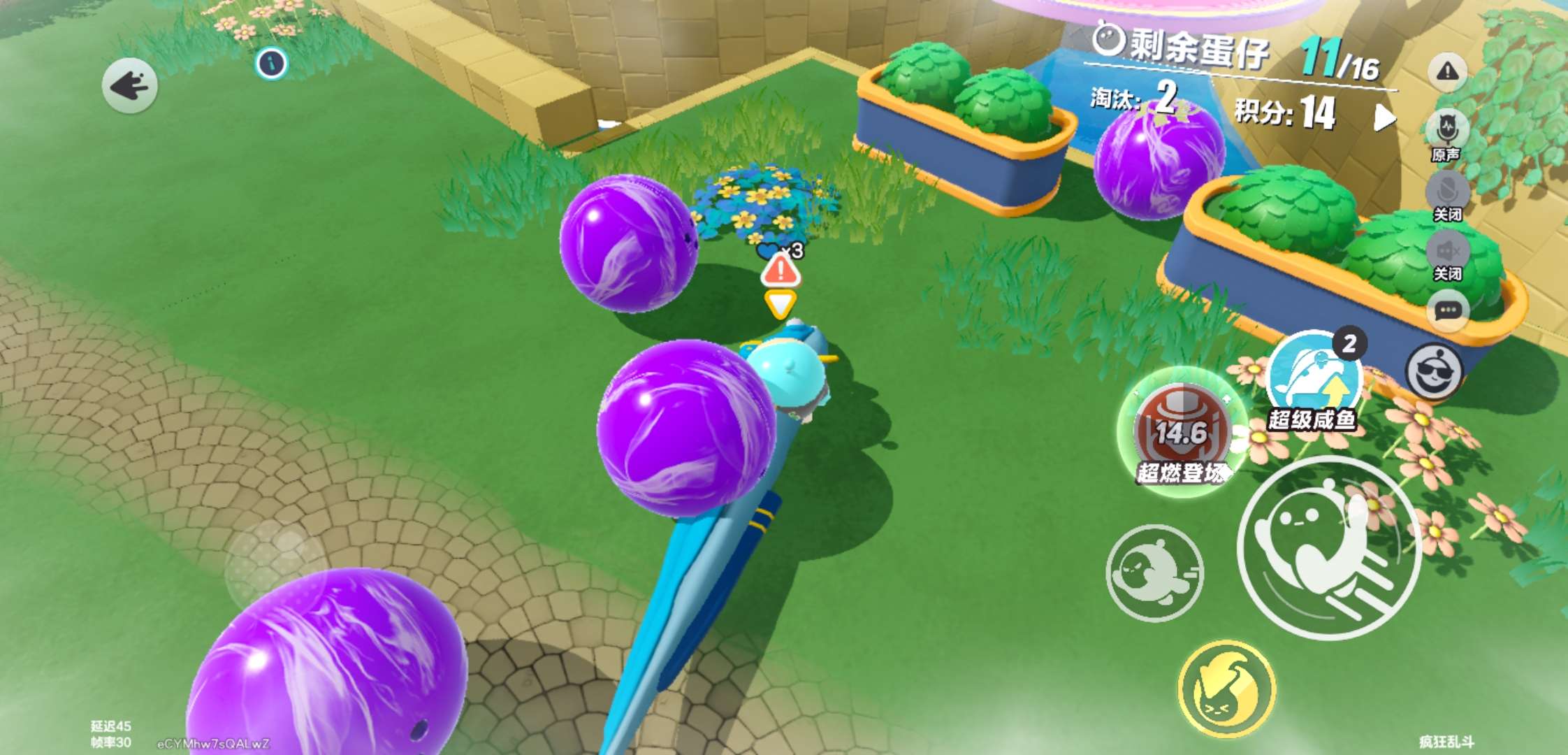Open the warning report icon
The width and height of the screenshot is (1568, 755).
point(1447,71)
